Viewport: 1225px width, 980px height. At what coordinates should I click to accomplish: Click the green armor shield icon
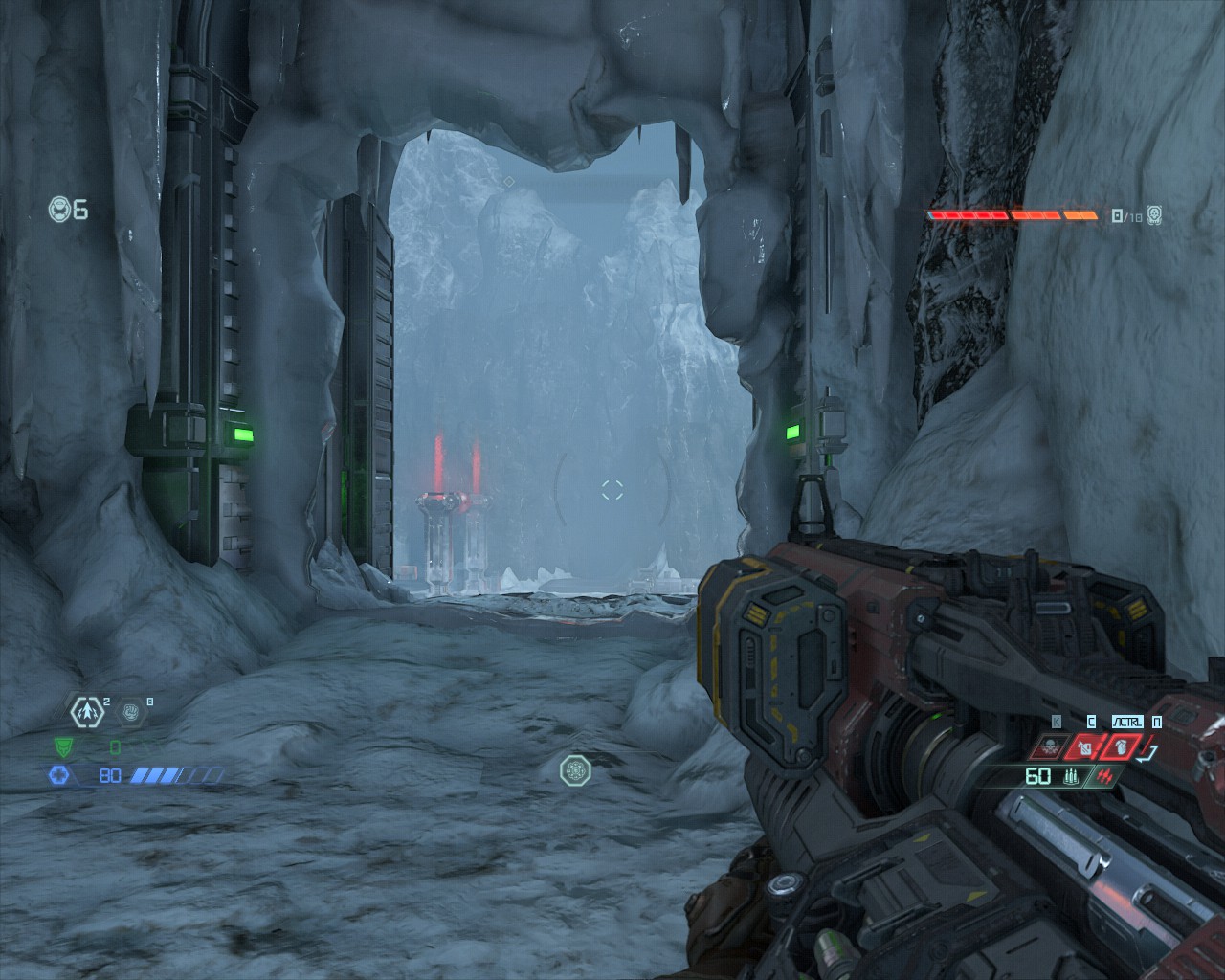(x=62, y=747)
